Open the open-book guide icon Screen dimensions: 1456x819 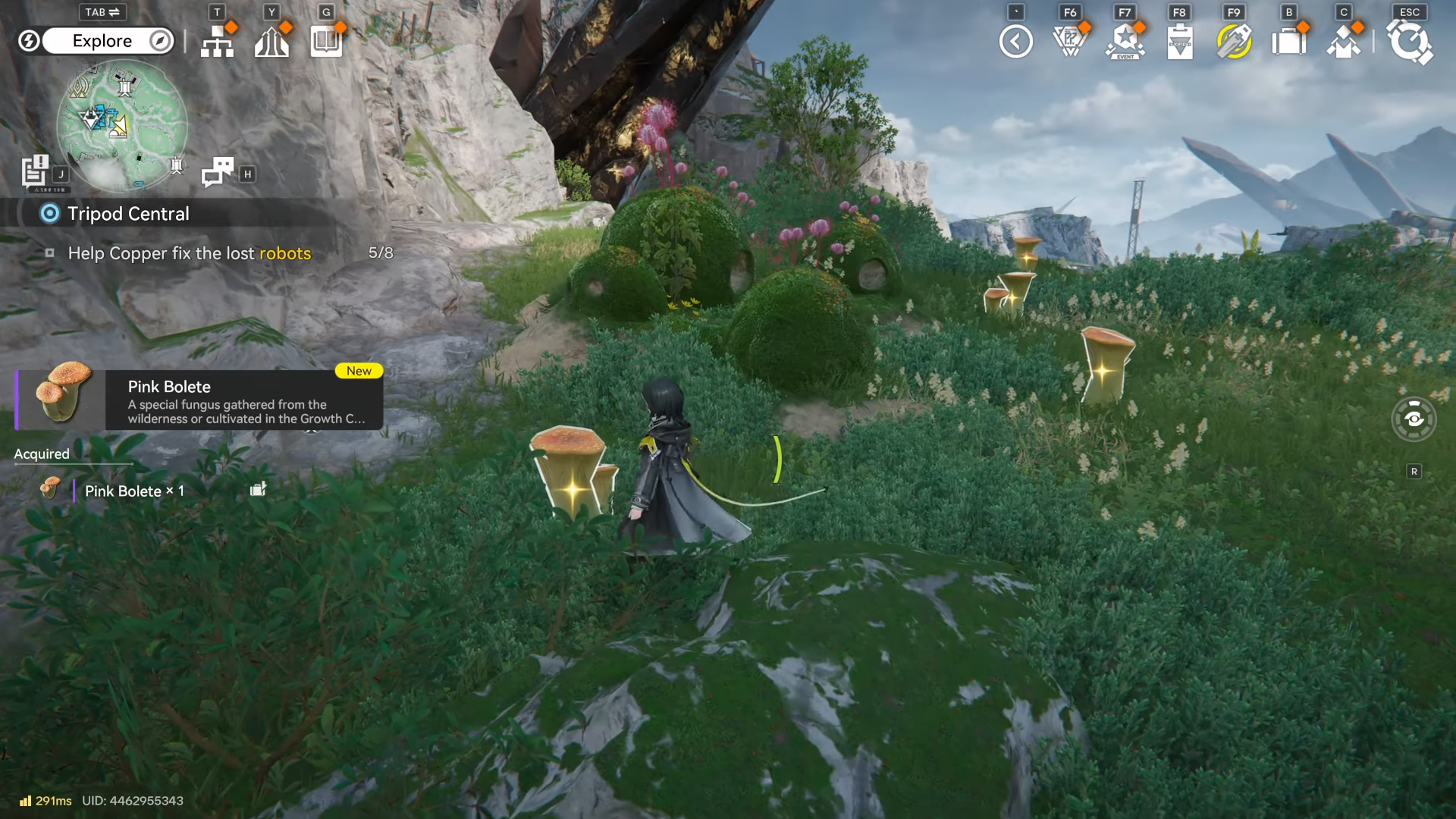326,42
